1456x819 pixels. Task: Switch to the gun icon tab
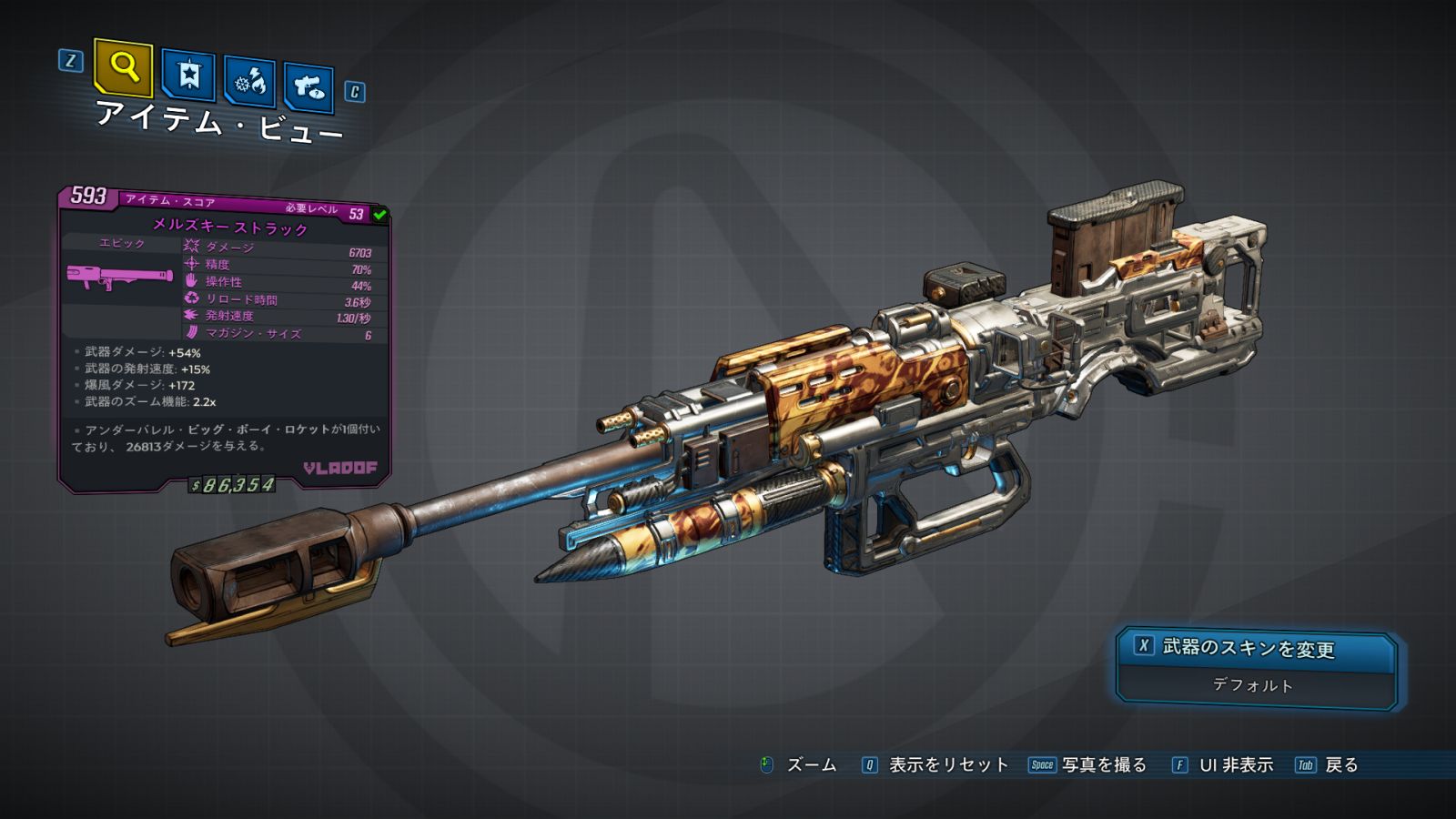[308, 87]
